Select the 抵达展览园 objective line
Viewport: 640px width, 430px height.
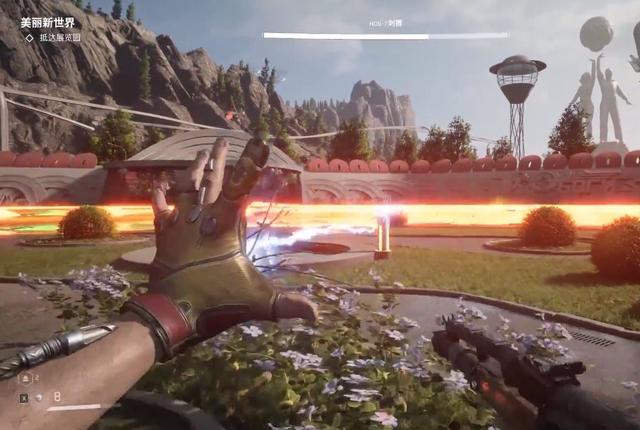59,37
